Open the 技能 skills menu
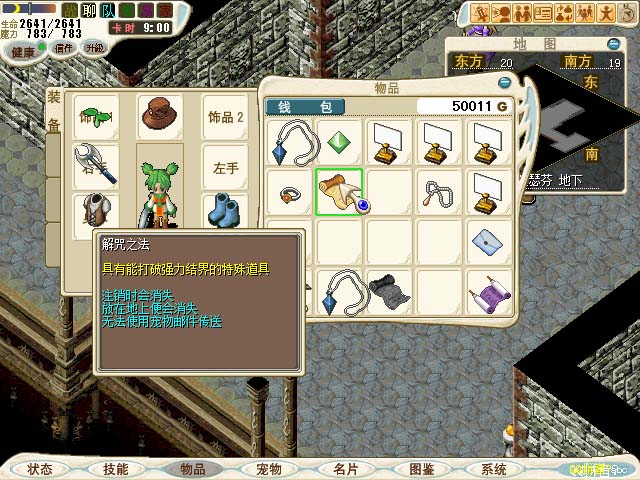This screenshot has width=640, height=480. click(x=116, y=468)
